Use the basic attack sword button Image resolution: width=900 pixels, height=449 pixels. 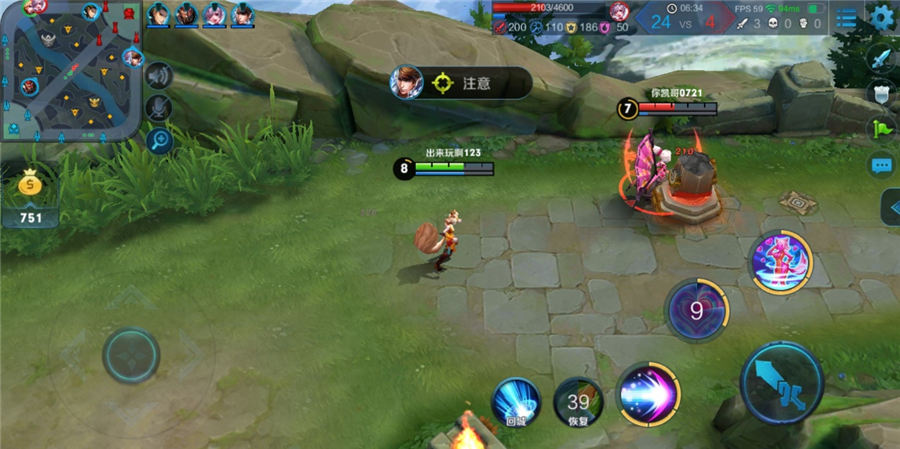[781, 381]
